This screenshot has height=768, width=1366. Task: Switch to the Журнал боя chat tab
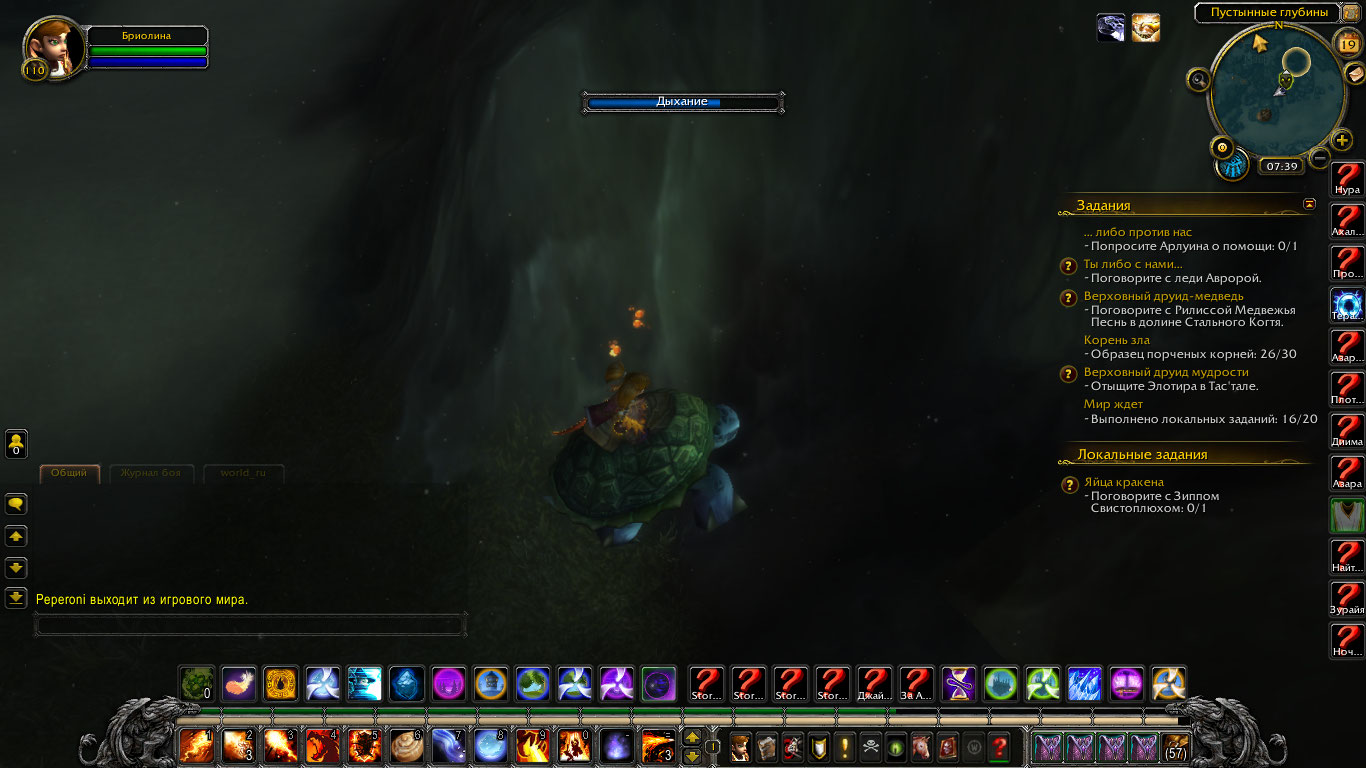tap(151, 473)
